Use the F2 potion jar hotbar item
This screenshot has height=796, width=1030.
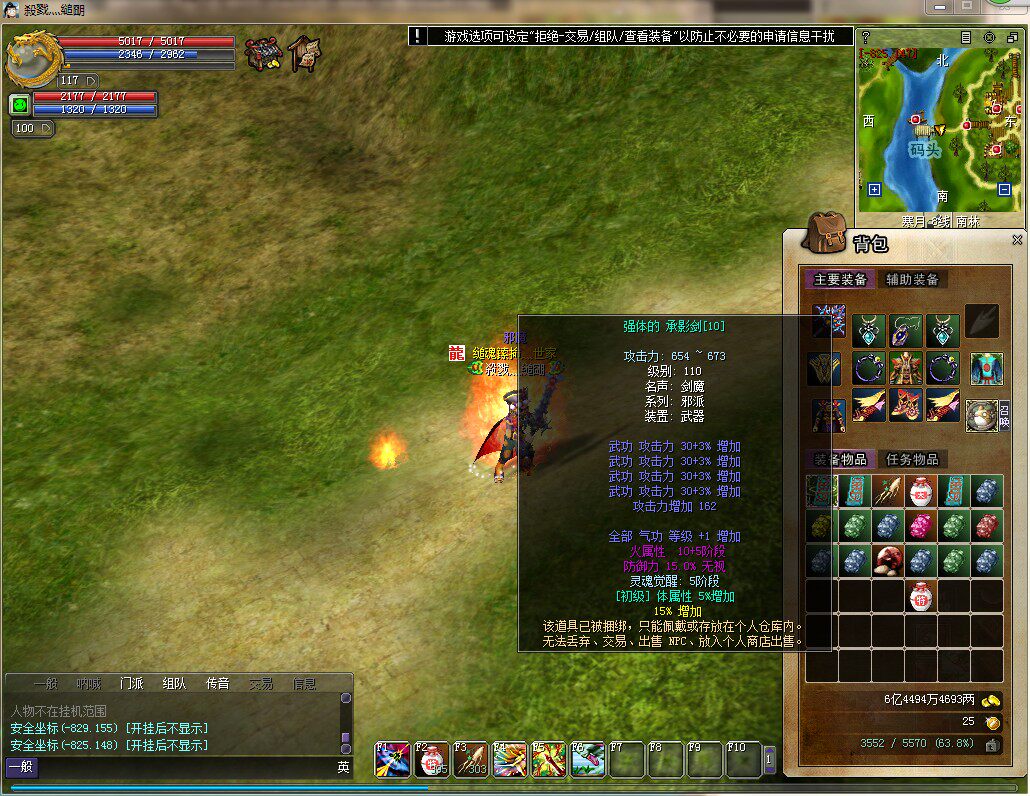431,760
